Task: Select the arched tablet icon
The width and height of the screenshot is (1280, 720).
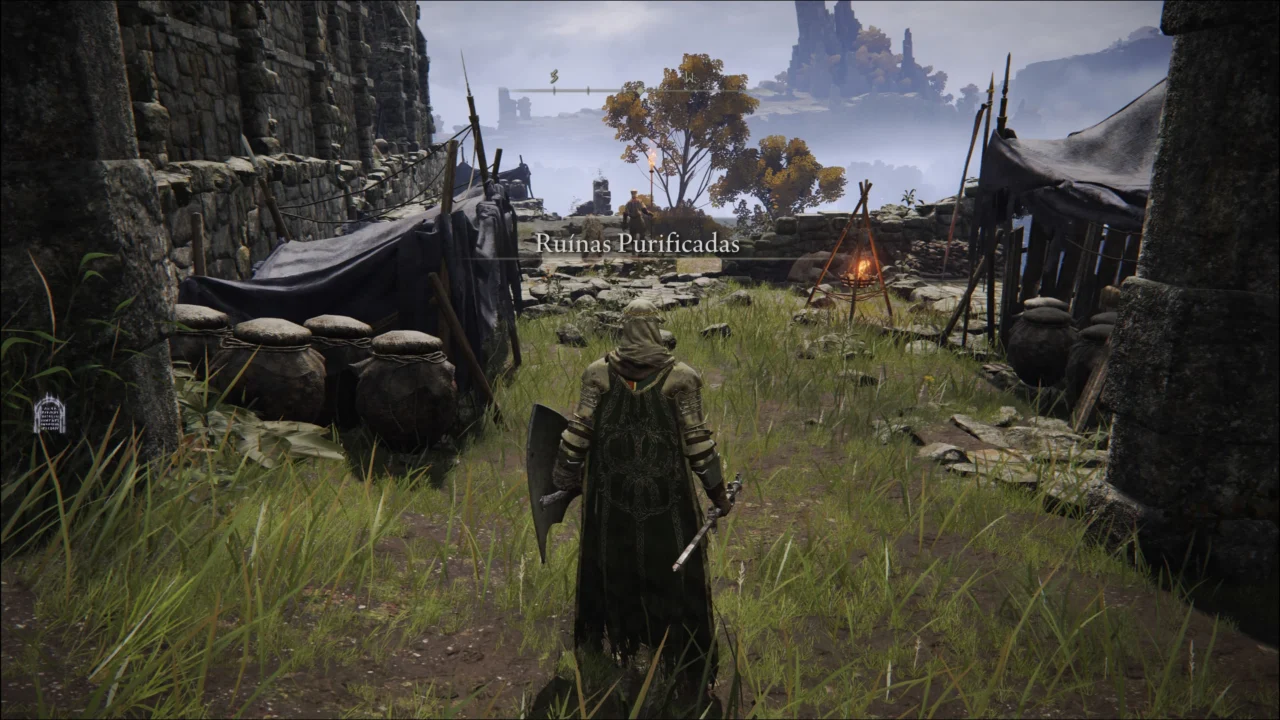Action: click(49, 414)
